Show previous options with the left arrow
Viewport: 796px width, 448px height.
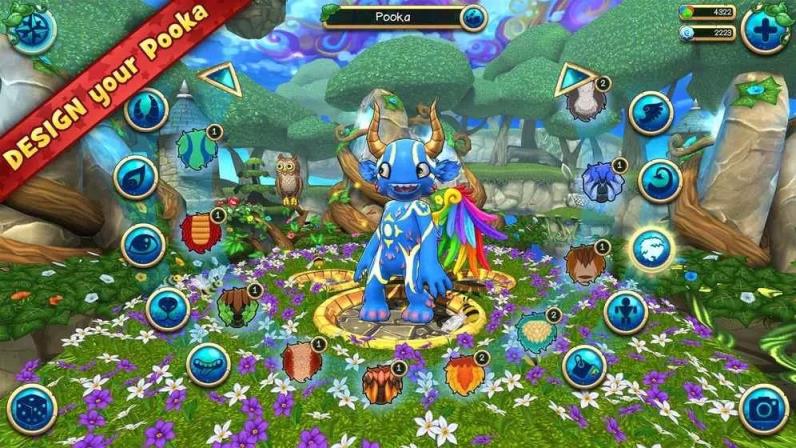point(219,79)
